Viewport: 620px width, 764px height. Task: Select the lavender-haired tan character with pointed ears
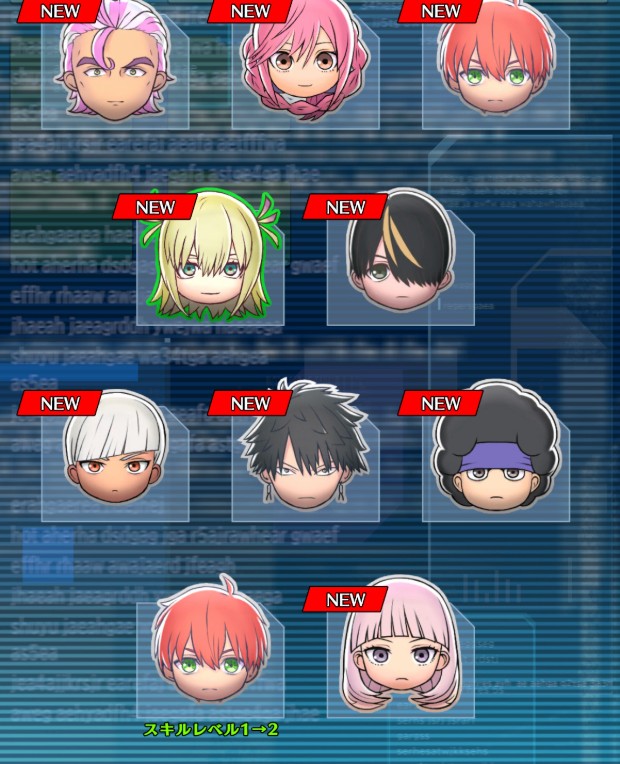(115, 70)
